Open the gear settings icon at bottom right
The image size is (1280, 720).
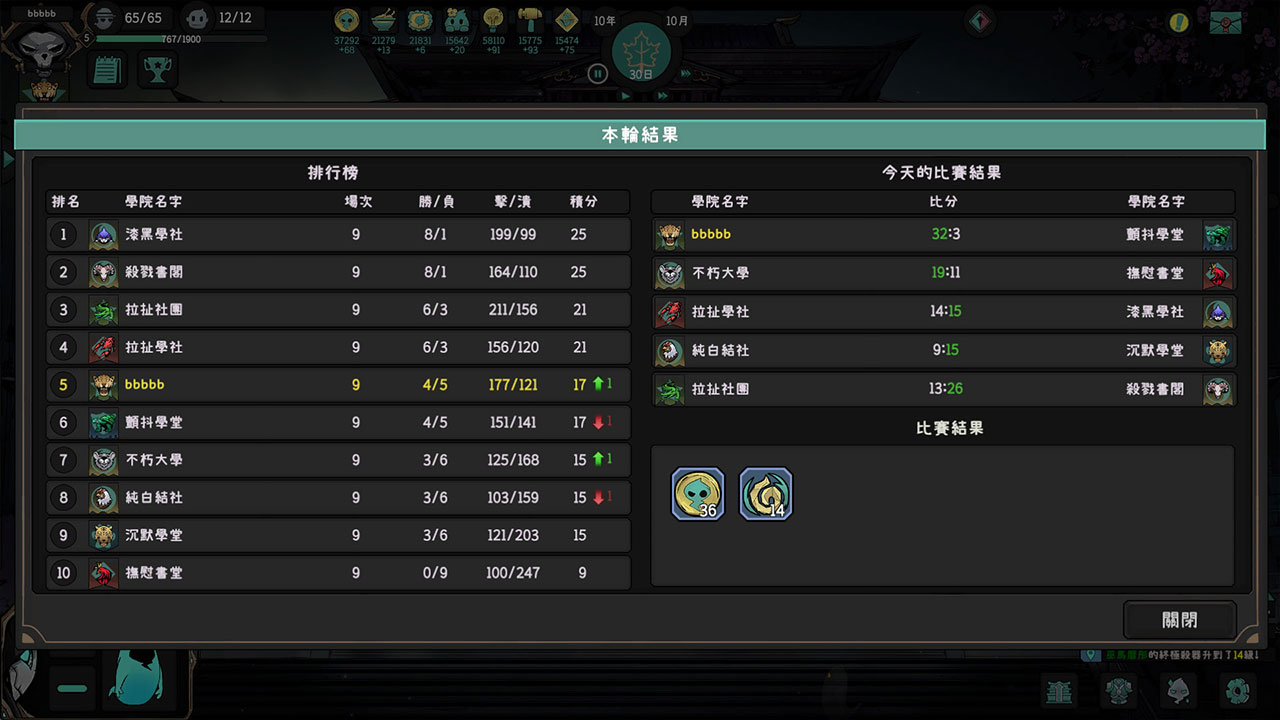tap(1237, 691)
